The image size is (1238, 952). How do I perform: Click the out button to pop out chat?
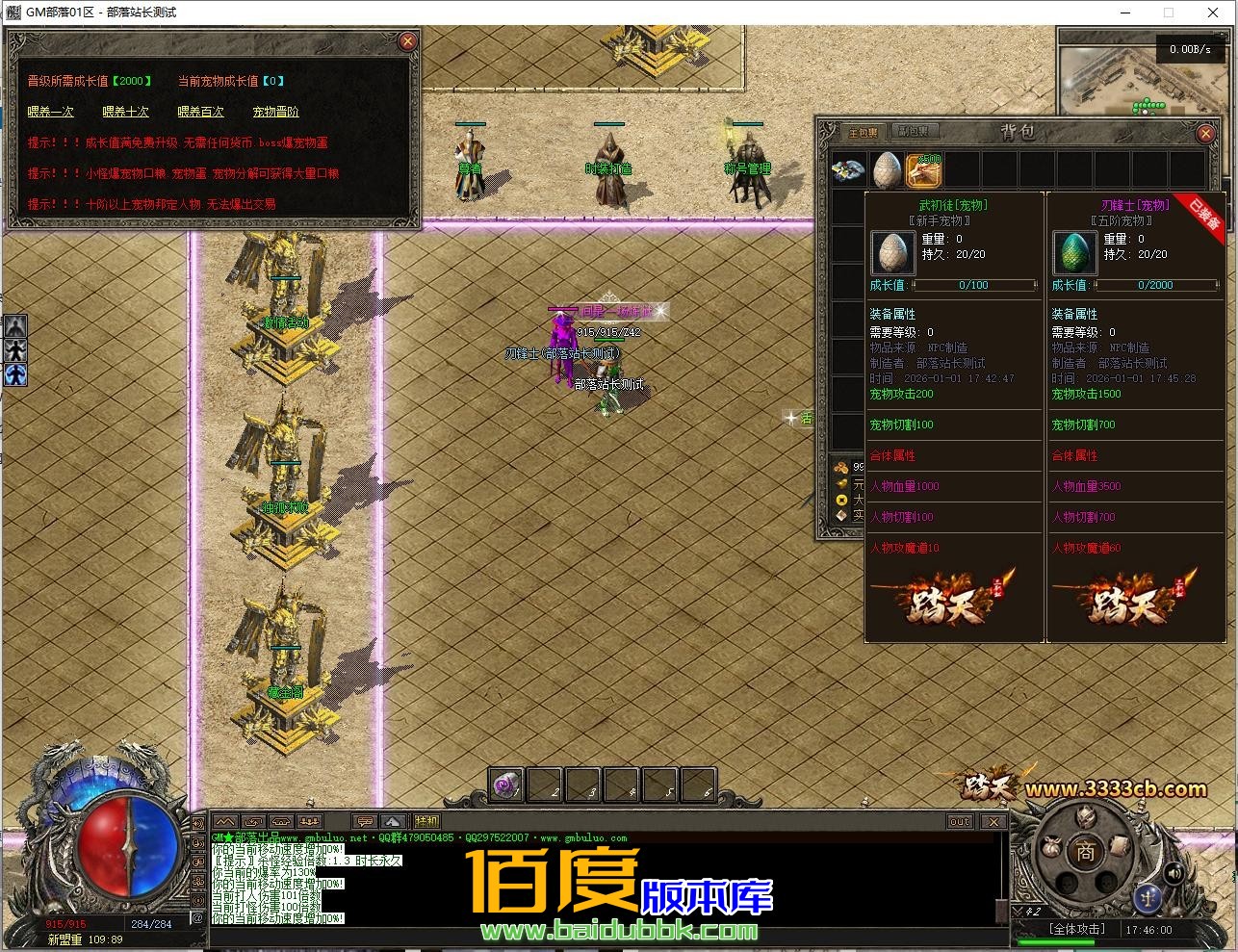[958, 821]
